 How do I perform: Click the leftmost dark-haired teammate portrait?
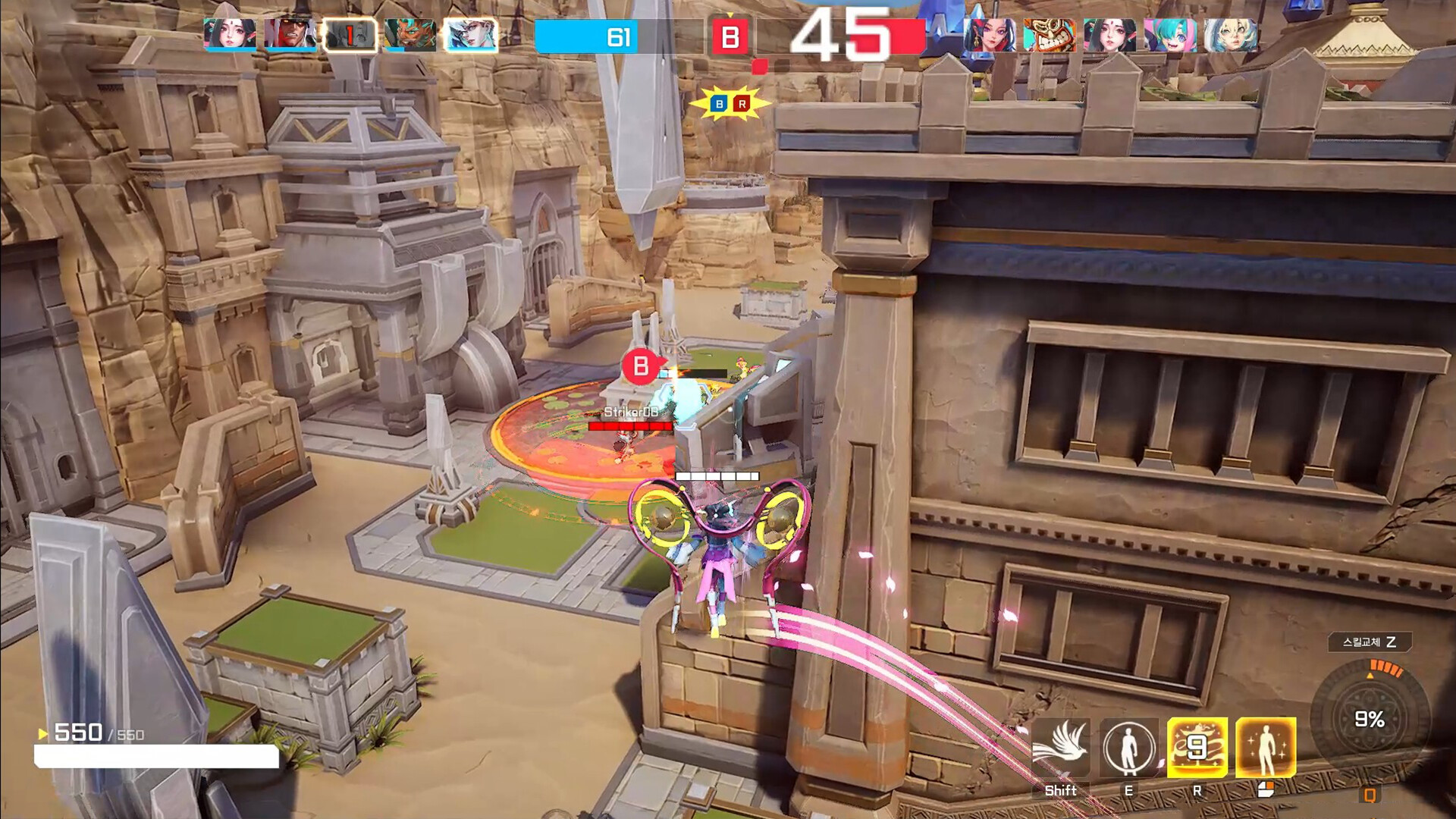tap(231, 34)
